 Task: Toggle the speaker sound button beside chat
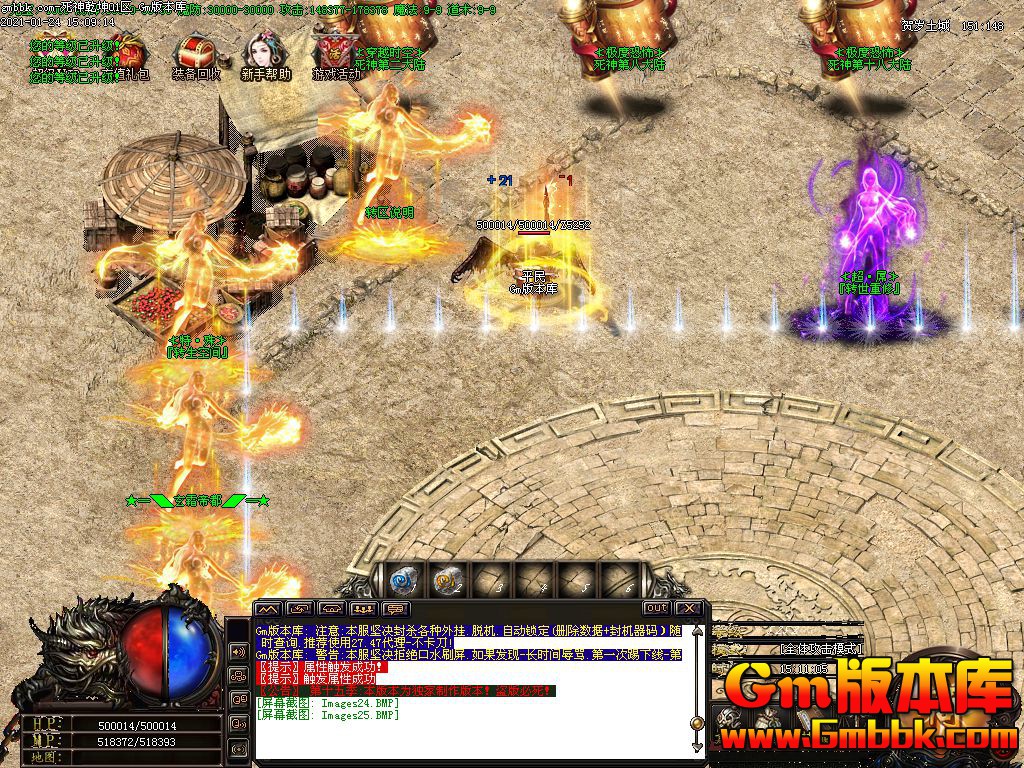tap(238, 652)
